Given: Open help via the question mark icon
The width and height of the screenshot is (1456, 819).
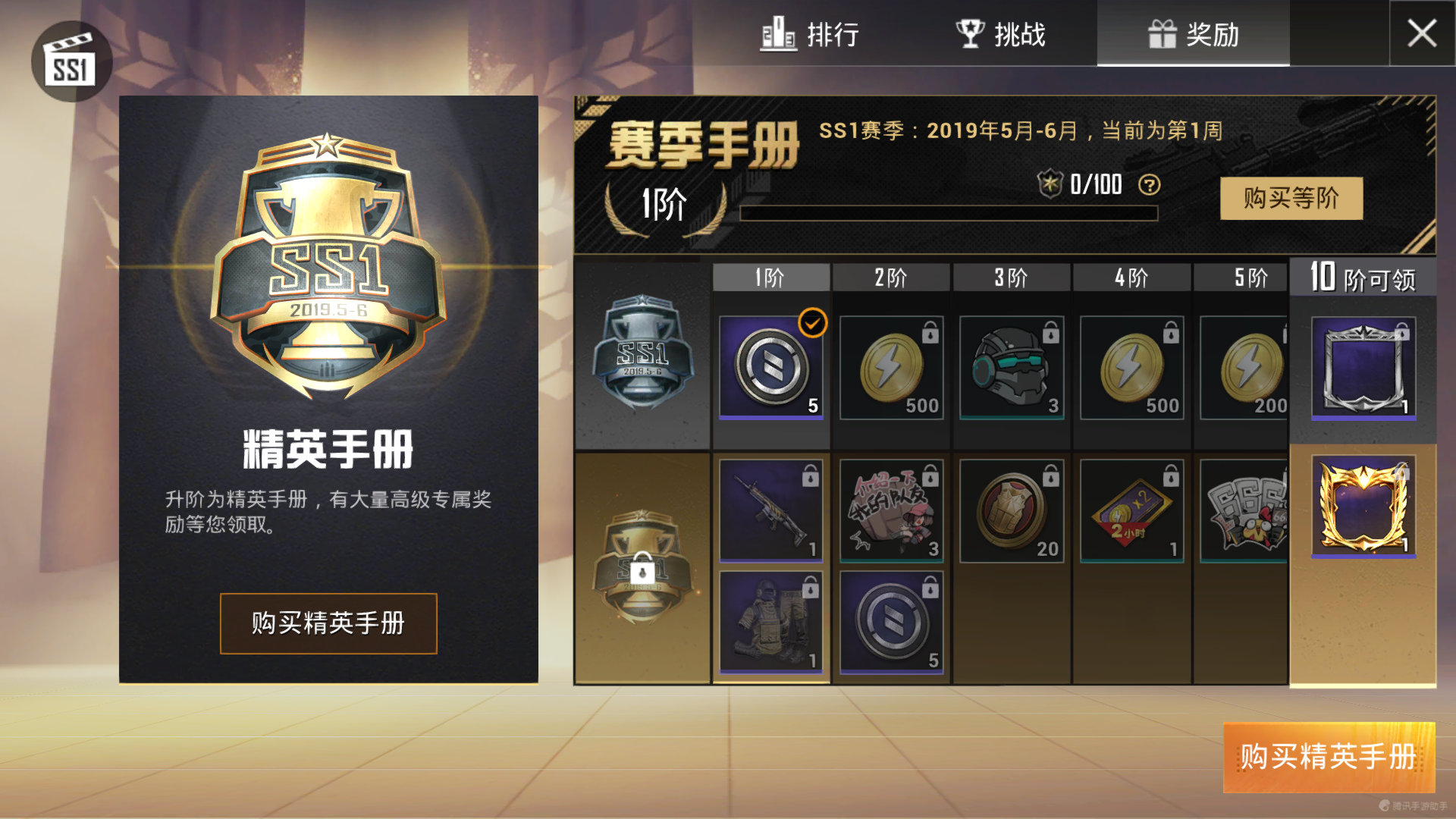Looking at the screenshot, I should [x=1151, y=186].
